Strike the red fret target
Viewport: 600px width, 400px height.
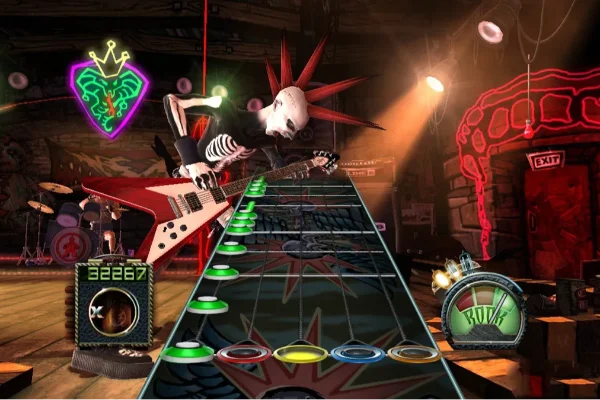tap(242, 354)
